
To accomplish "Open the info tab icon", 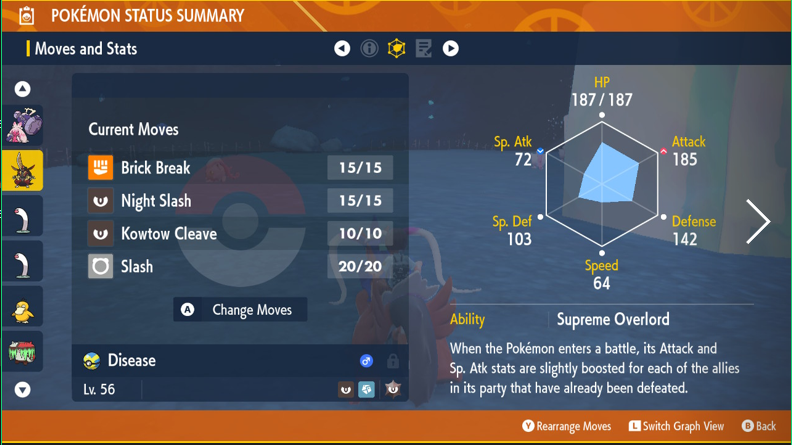I will click(x=369, y=48).
